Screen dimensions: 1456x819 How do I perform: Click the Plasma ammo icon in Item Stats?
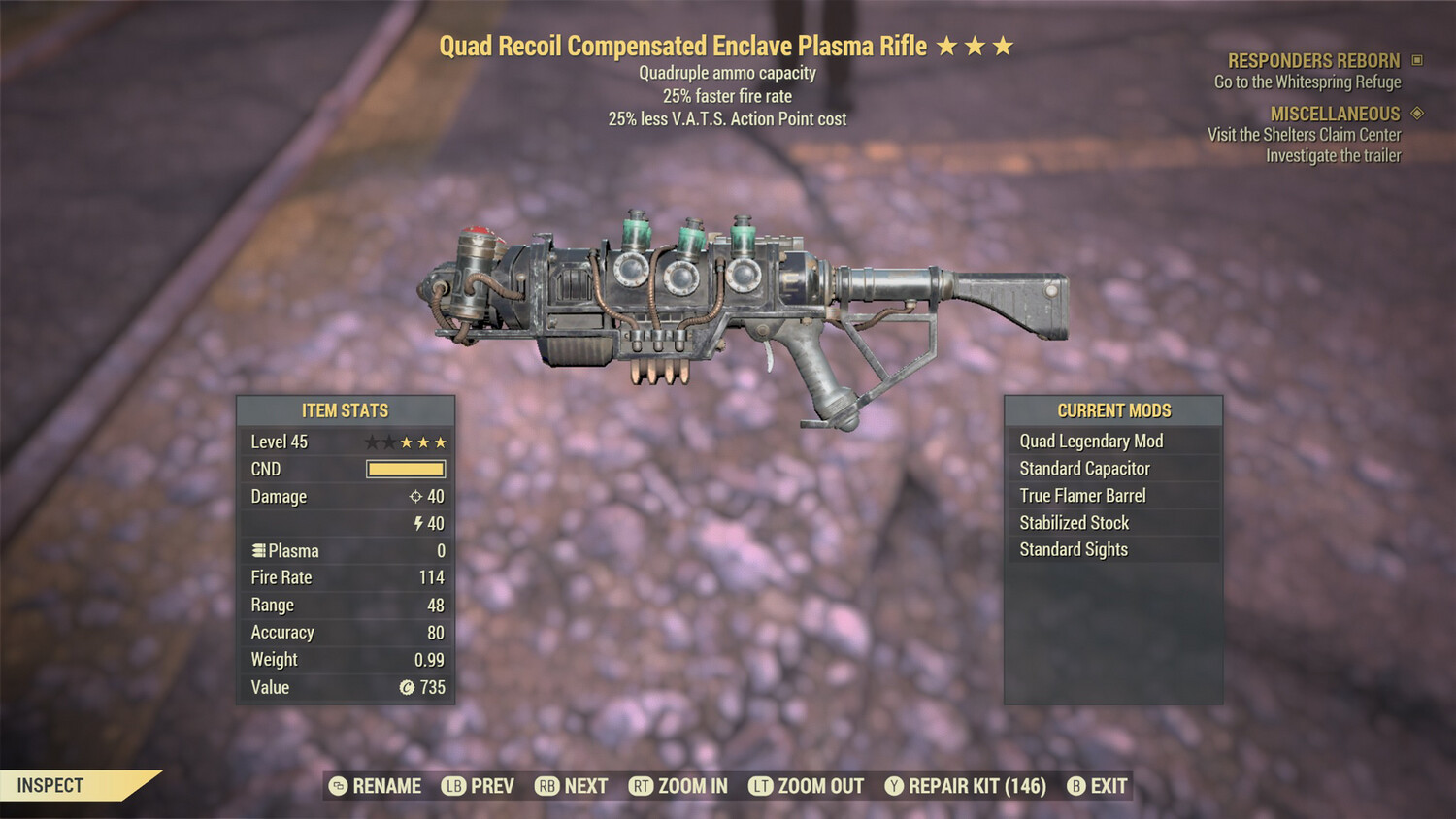(259, 550)
